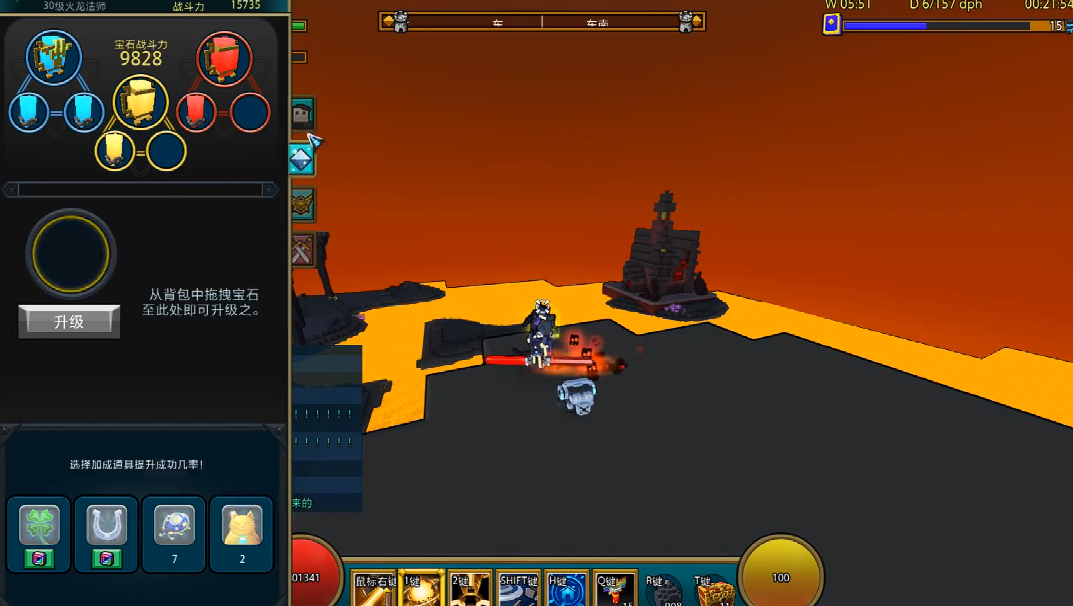Image resolution: width=1073 pixels, height=606 pixels.
Task: Select the golden lucky cat booster
Action: click(x=242, y=526)
